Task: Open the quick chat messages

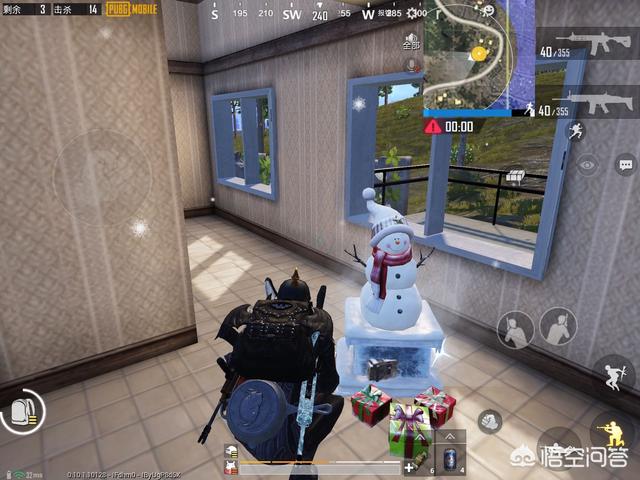Action: [x=626, y=164]
